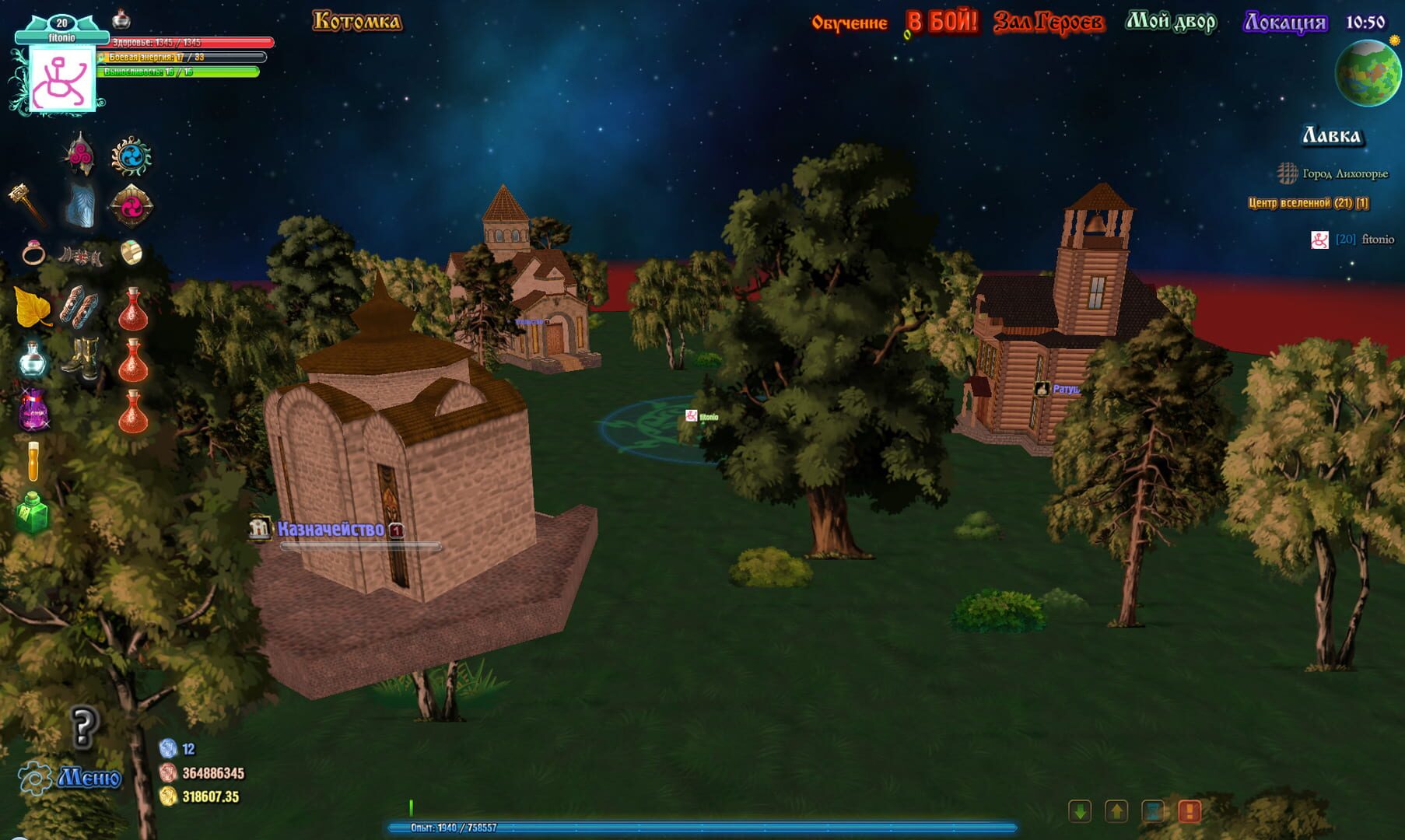This screenshot has height=840, width=1405.
Task: Use the yellow leaf item
Action: pos(32,307)
